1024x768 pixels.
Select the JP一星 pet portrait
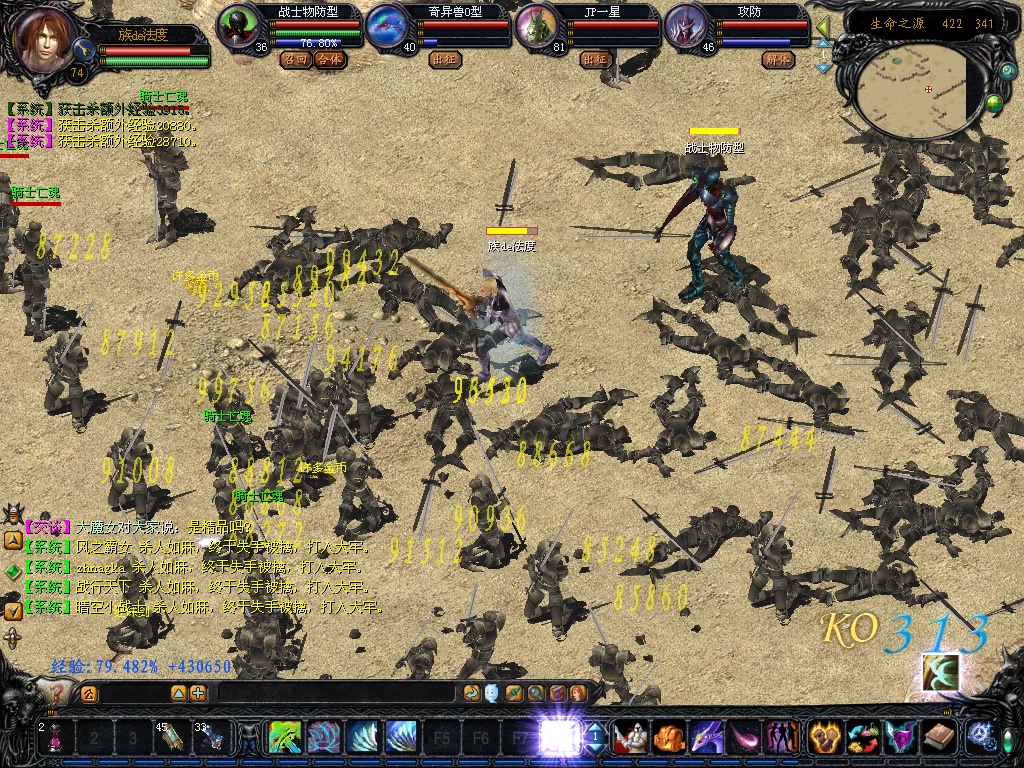tap(536, 25)
